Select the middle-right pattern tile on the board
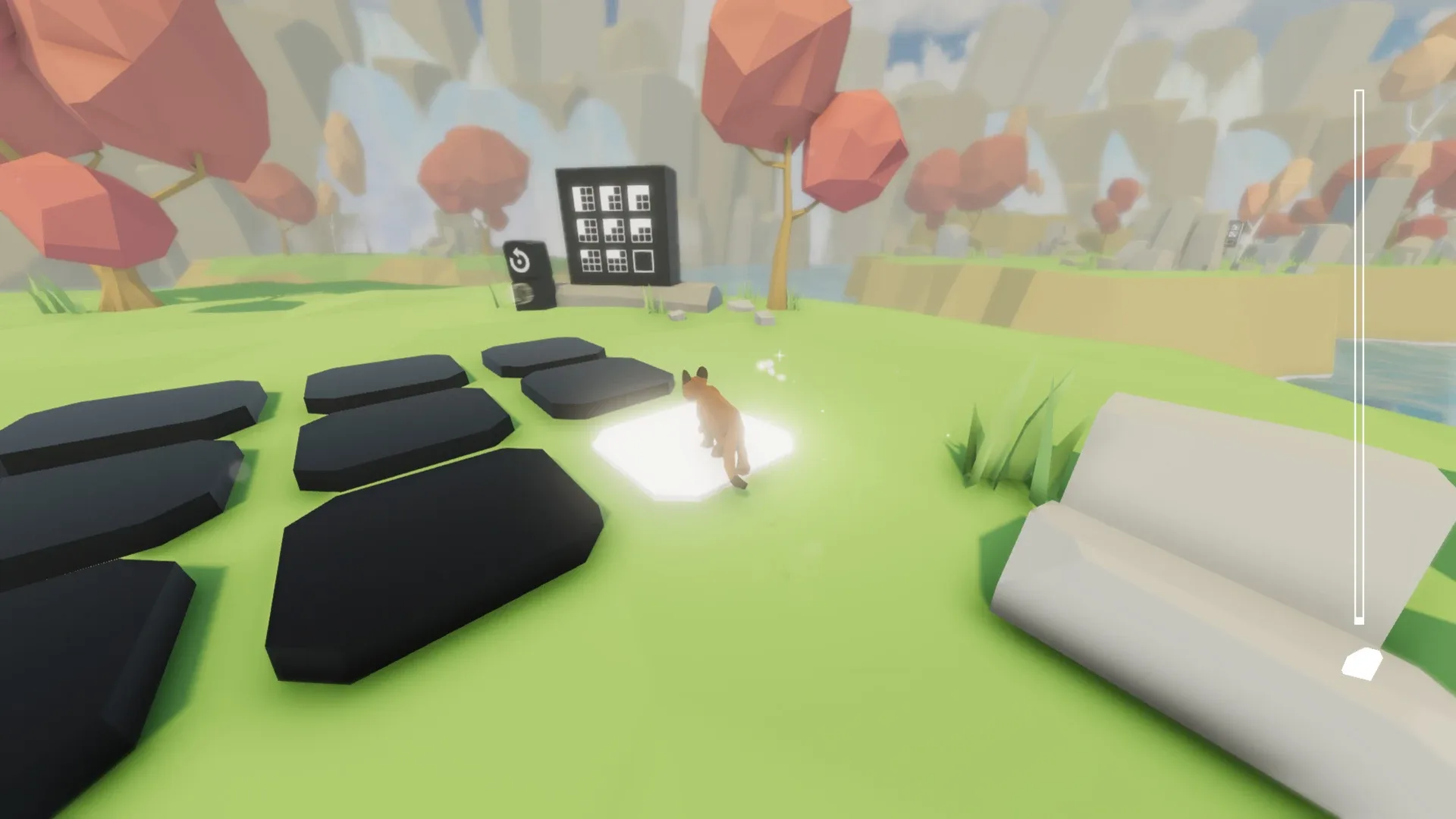 (x=642, y=231)
